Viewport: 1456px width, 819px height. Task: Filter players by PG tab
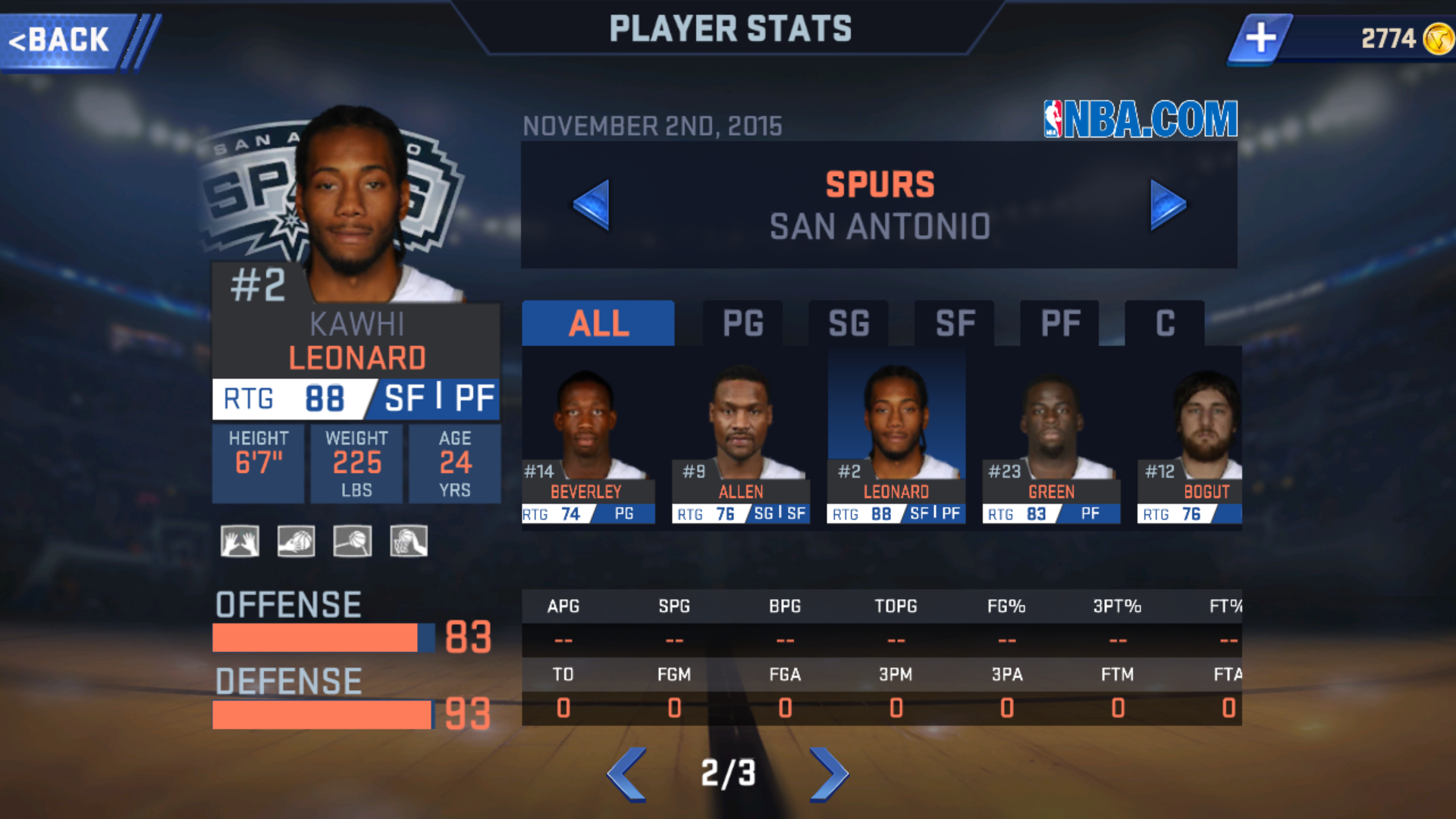742,324
